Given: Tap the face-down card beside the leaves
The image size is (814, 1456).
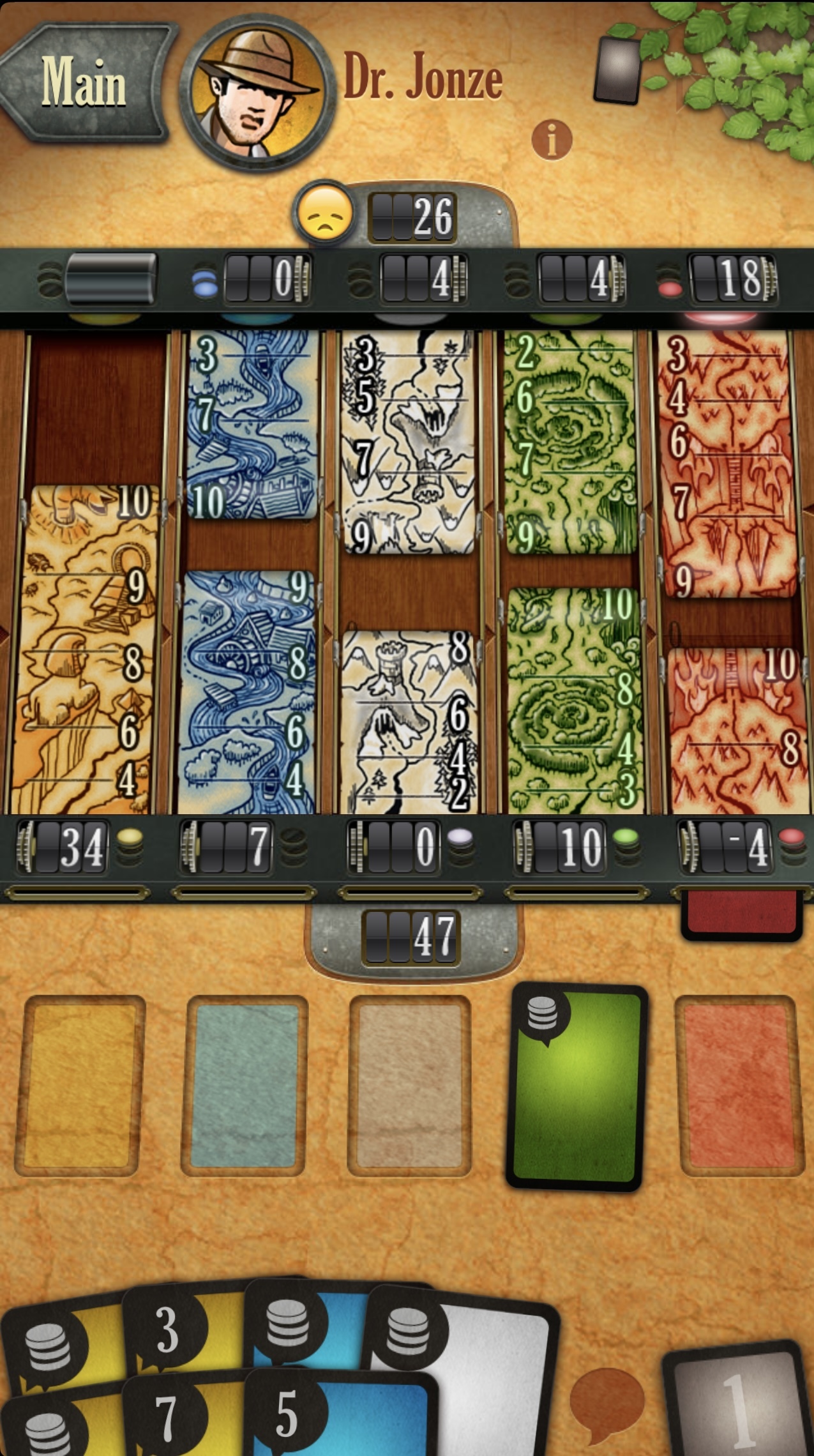Looking at the screenshot, I should (617, 70).
